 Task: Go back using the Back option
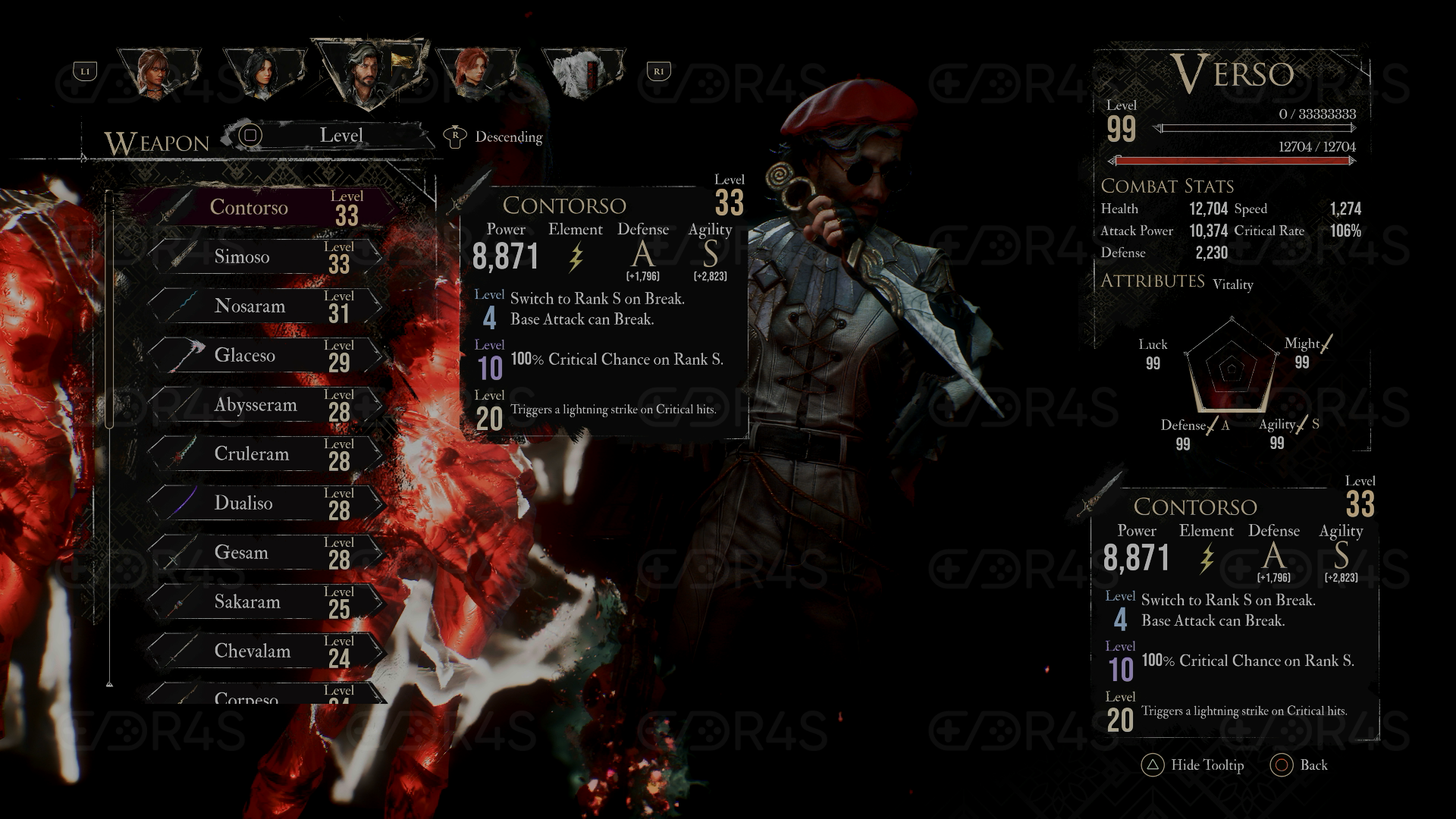pos(1300,765)
